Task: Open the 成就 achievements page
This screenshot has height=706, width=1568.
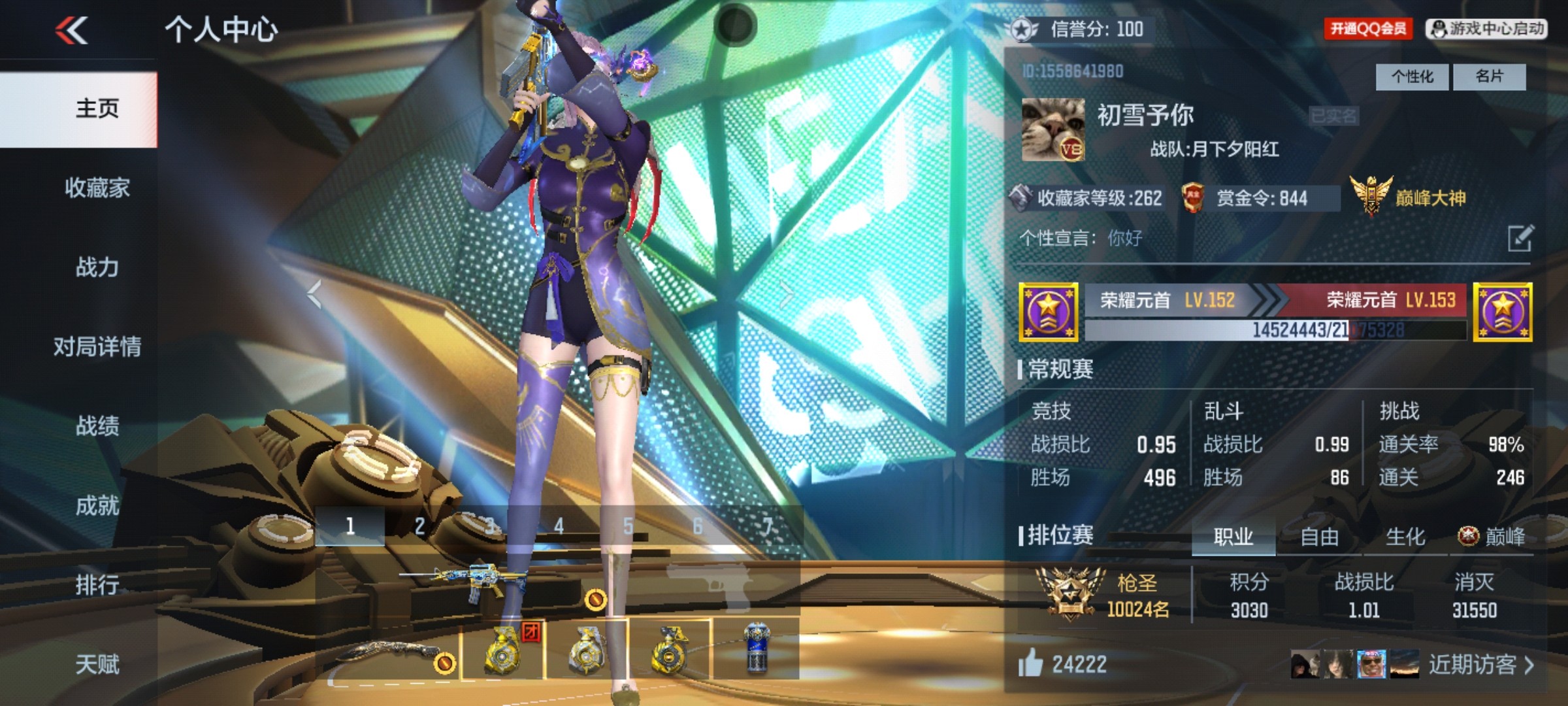Action: (x=97, y=505)
